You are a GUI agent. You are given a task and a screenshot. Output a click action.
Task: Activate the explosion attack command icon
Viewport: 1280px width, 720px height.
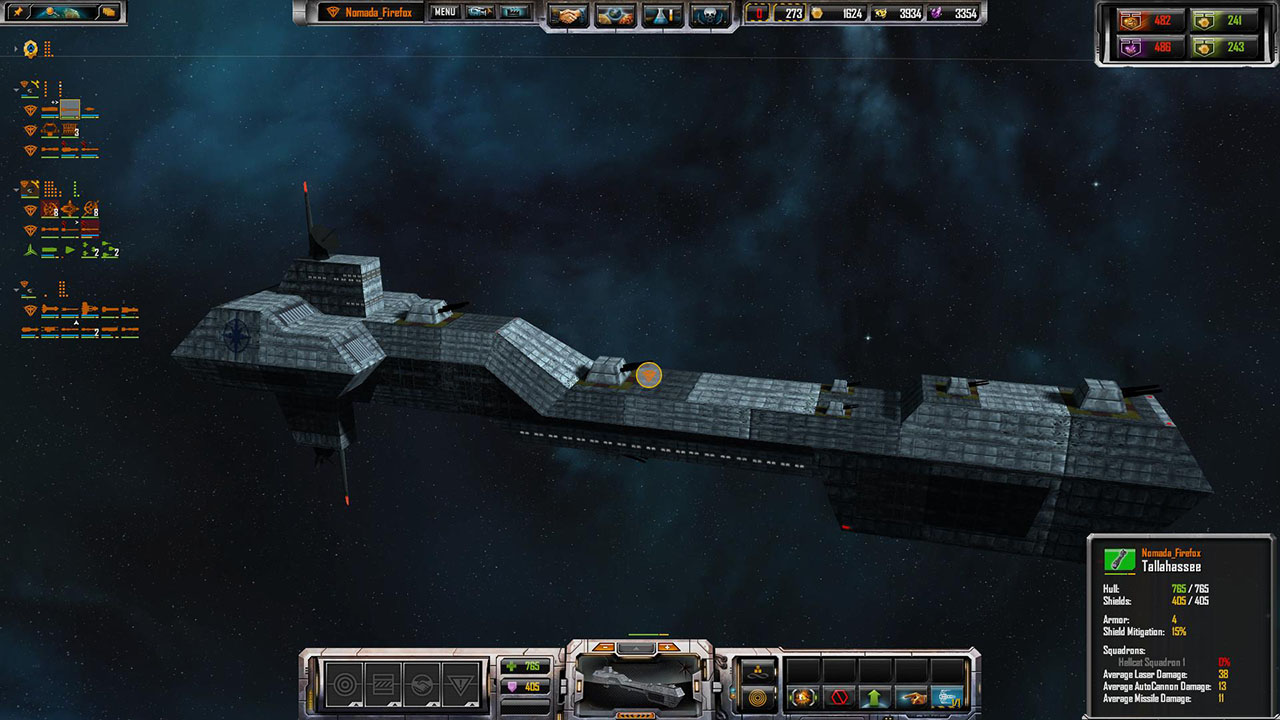pos(803,697)
